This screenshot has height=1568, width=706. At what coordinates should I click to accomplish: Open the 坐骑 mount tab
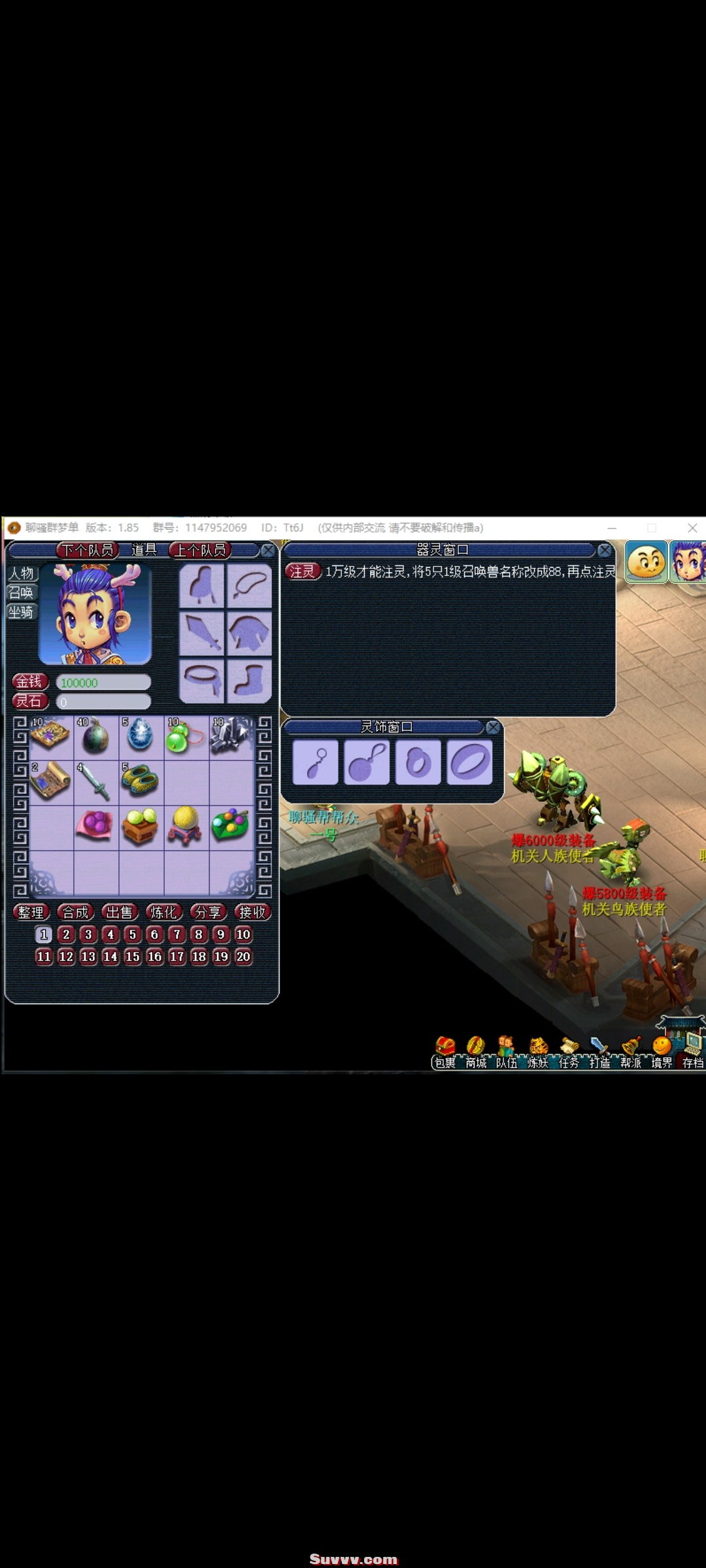coord(21,612)
